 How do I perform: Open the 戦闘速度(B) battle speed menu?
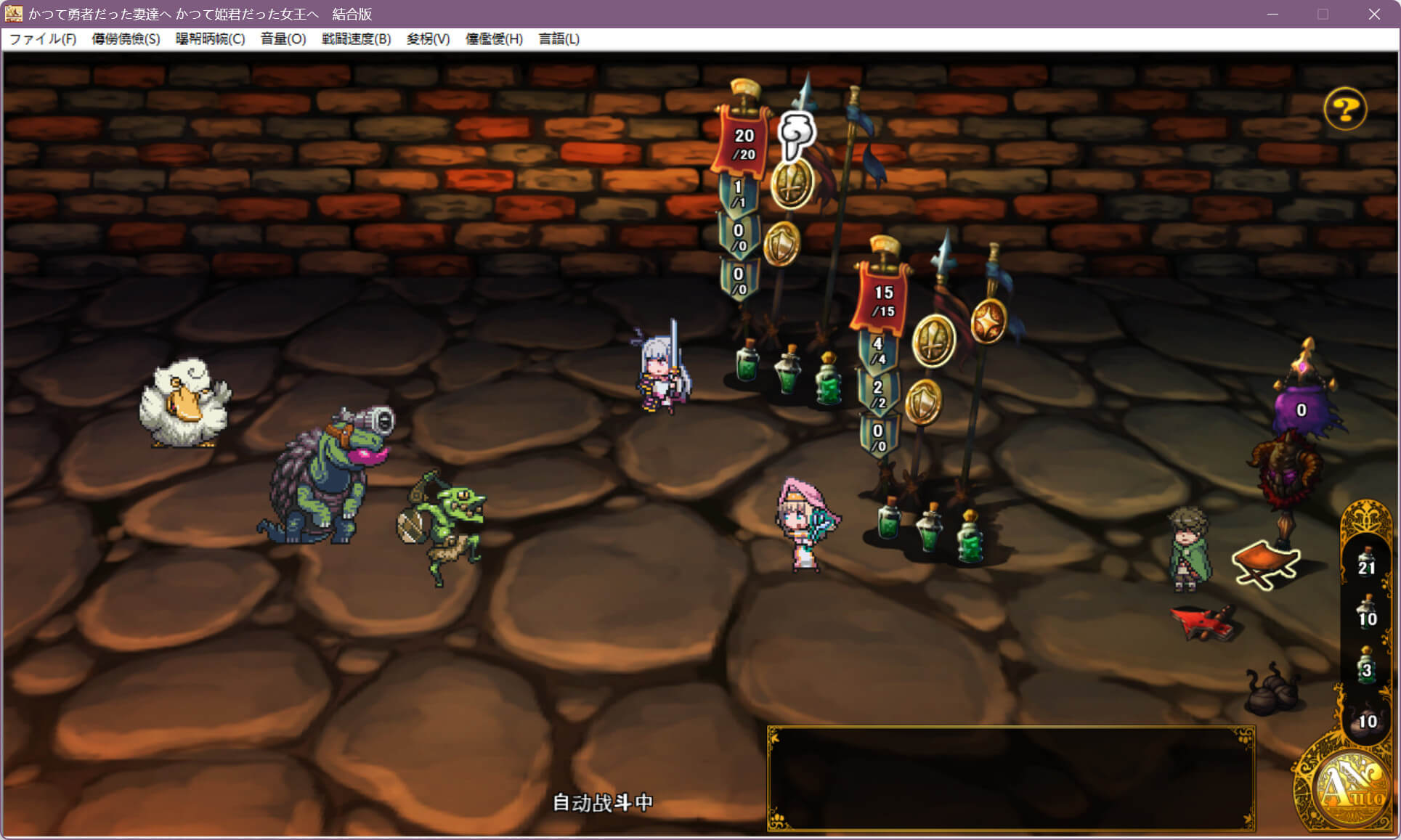coord(356,39)
